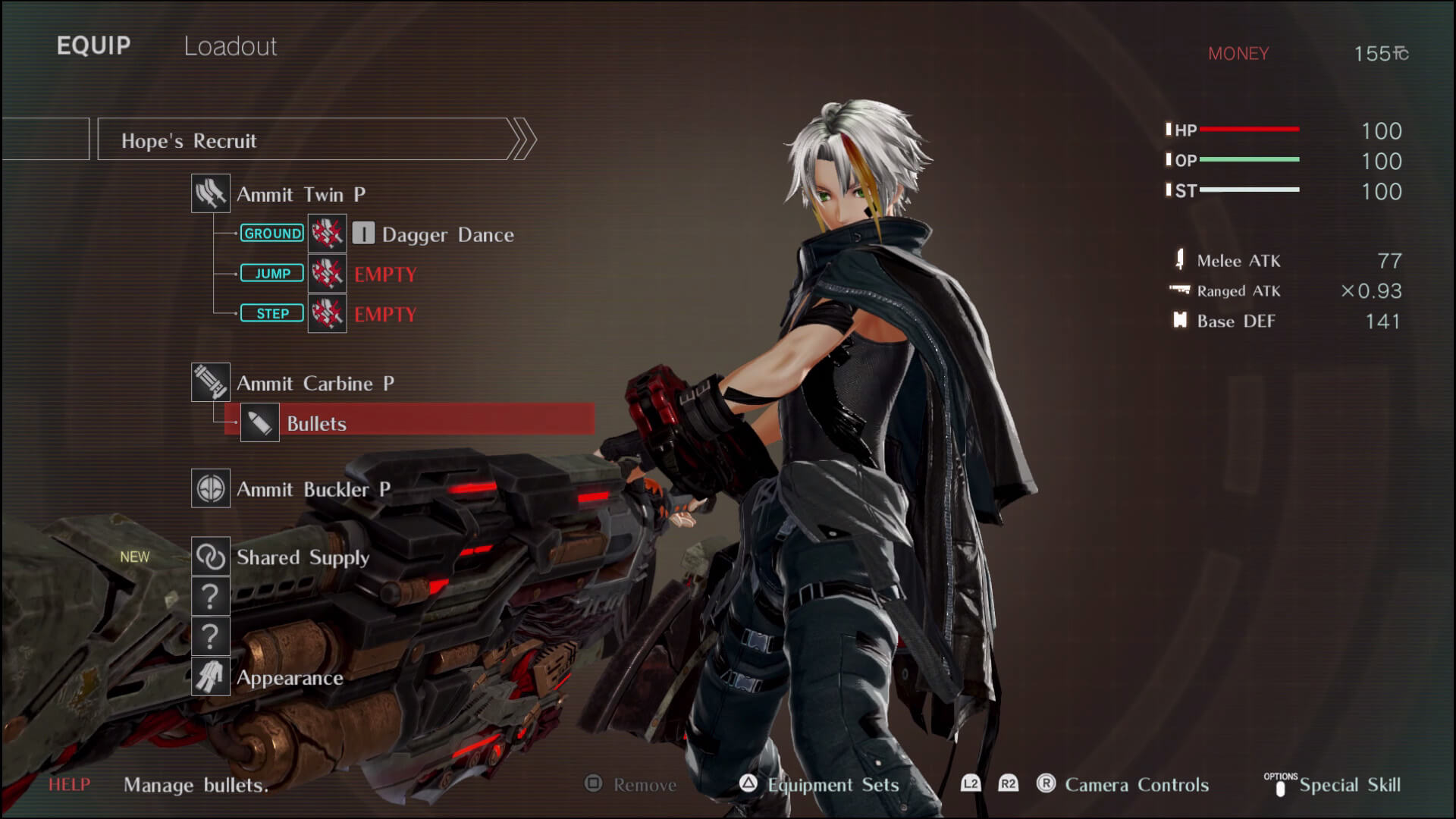
Task: Choose the Ammit Buckler P shield
Action: point(312,489)
